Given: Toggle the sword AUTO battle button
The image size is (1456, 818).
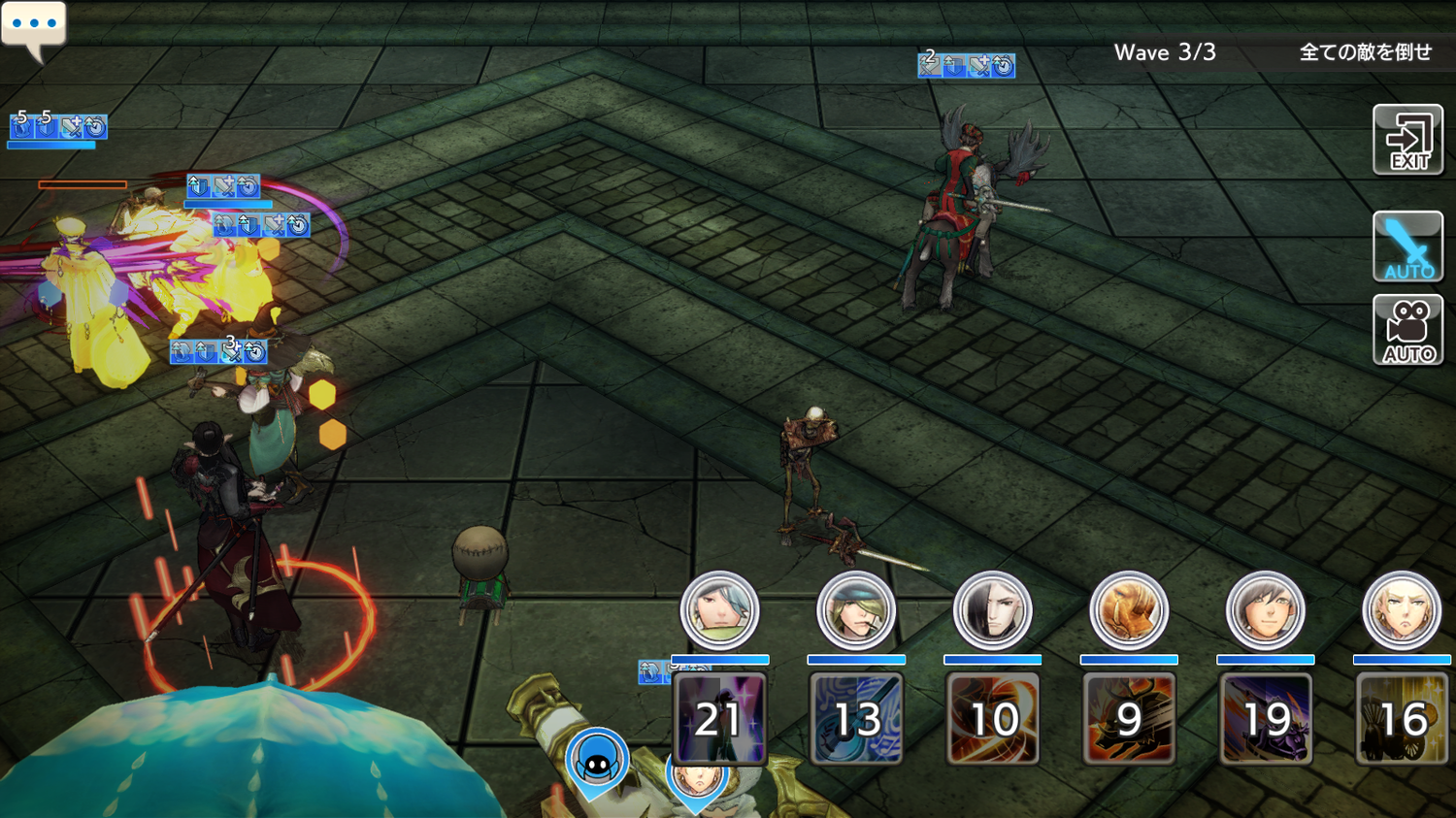Looking at the screenshot, I should (1407, 246).
